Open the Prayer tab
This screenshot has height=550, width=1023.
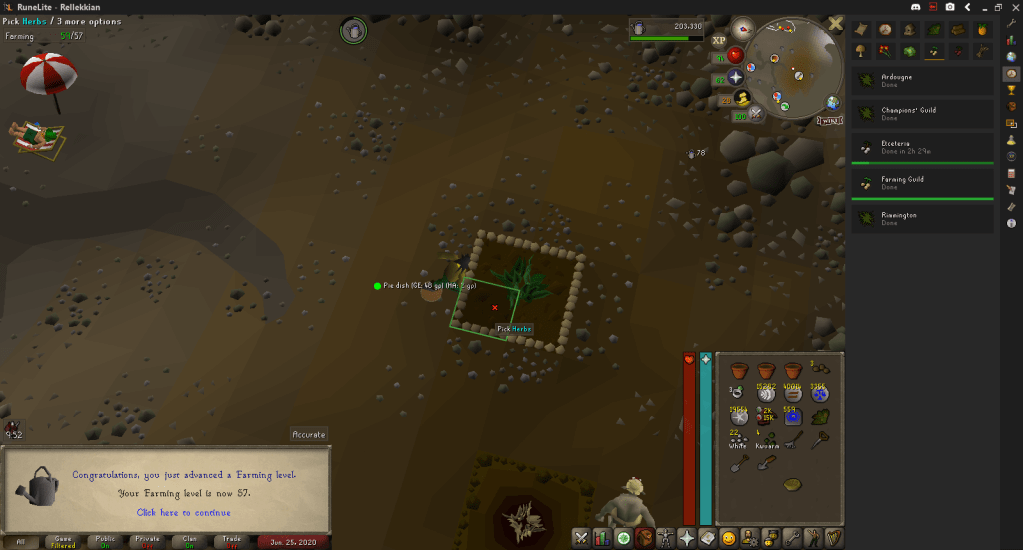pos(687,538)
